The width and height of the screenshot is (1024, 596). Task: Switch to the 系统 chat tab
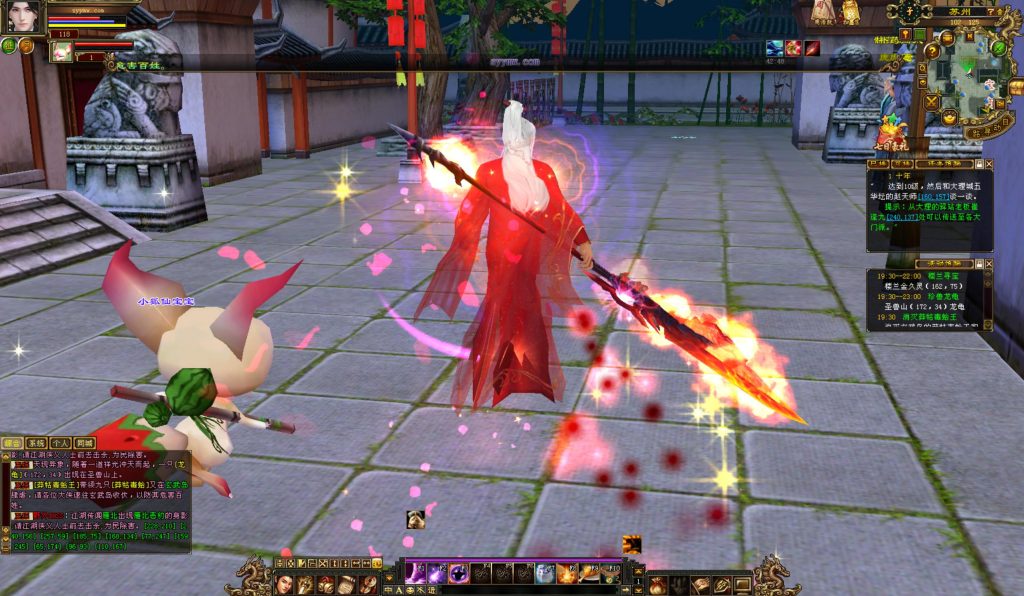click(37, 442)
